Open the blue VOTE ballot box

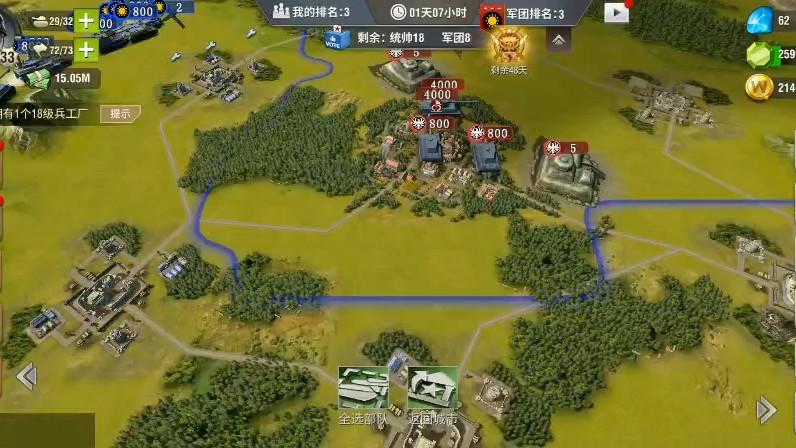(x=333, y=39)
